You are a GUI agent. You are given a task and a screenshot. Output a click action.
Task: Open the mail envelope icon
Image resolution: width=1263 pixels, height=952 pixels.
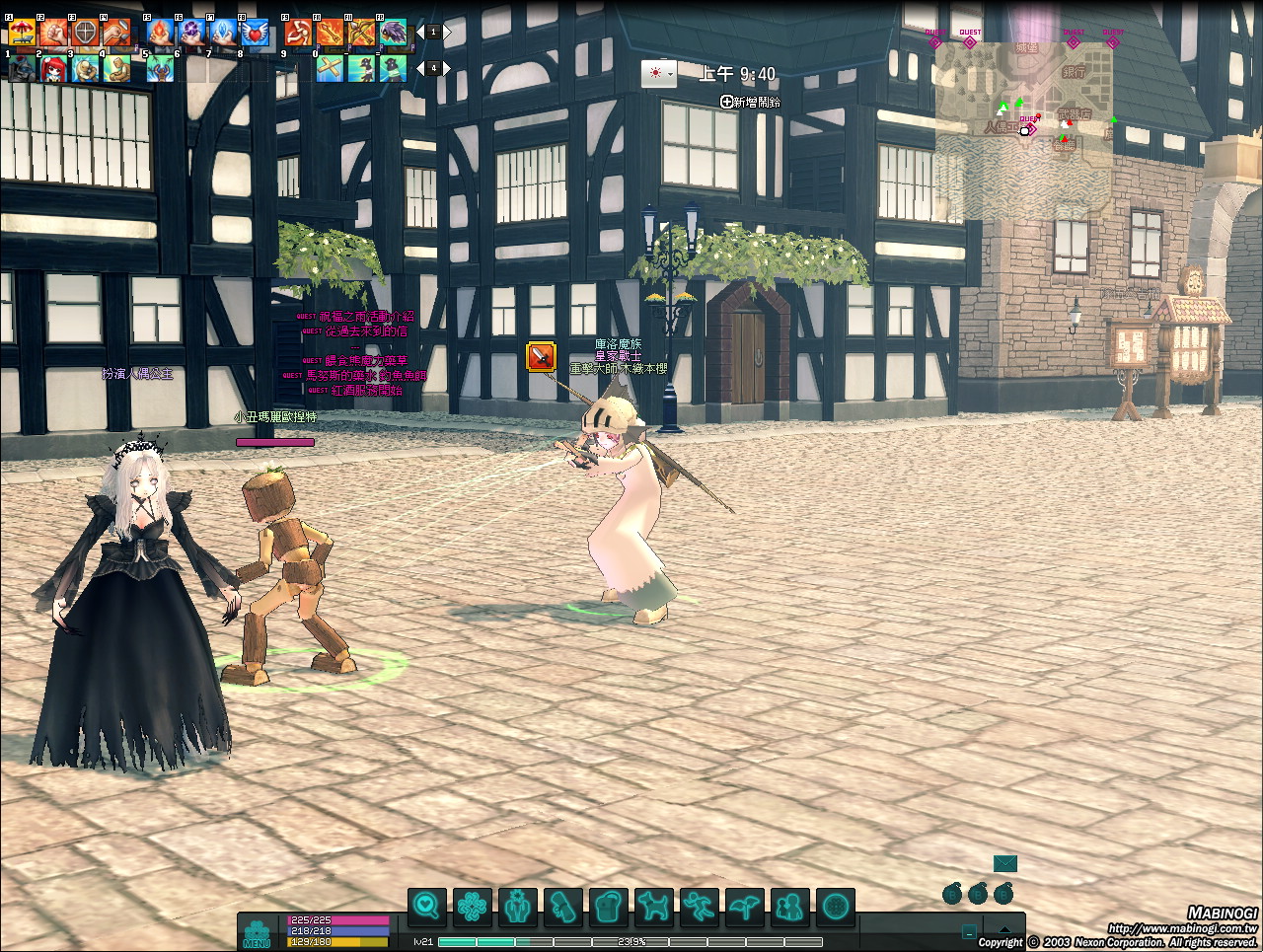[x=1004, y=864]
